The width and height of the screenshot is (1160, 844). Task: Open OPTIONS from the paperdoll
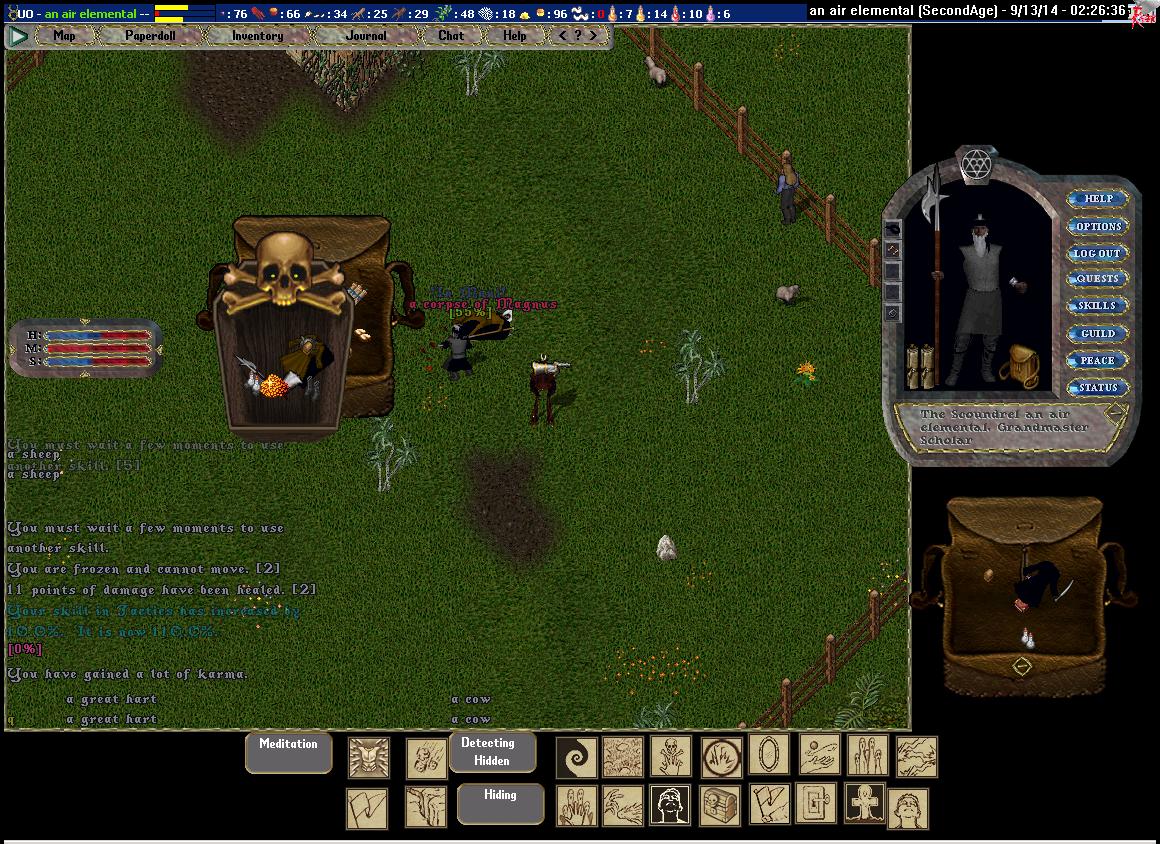tap(1098, 226)
